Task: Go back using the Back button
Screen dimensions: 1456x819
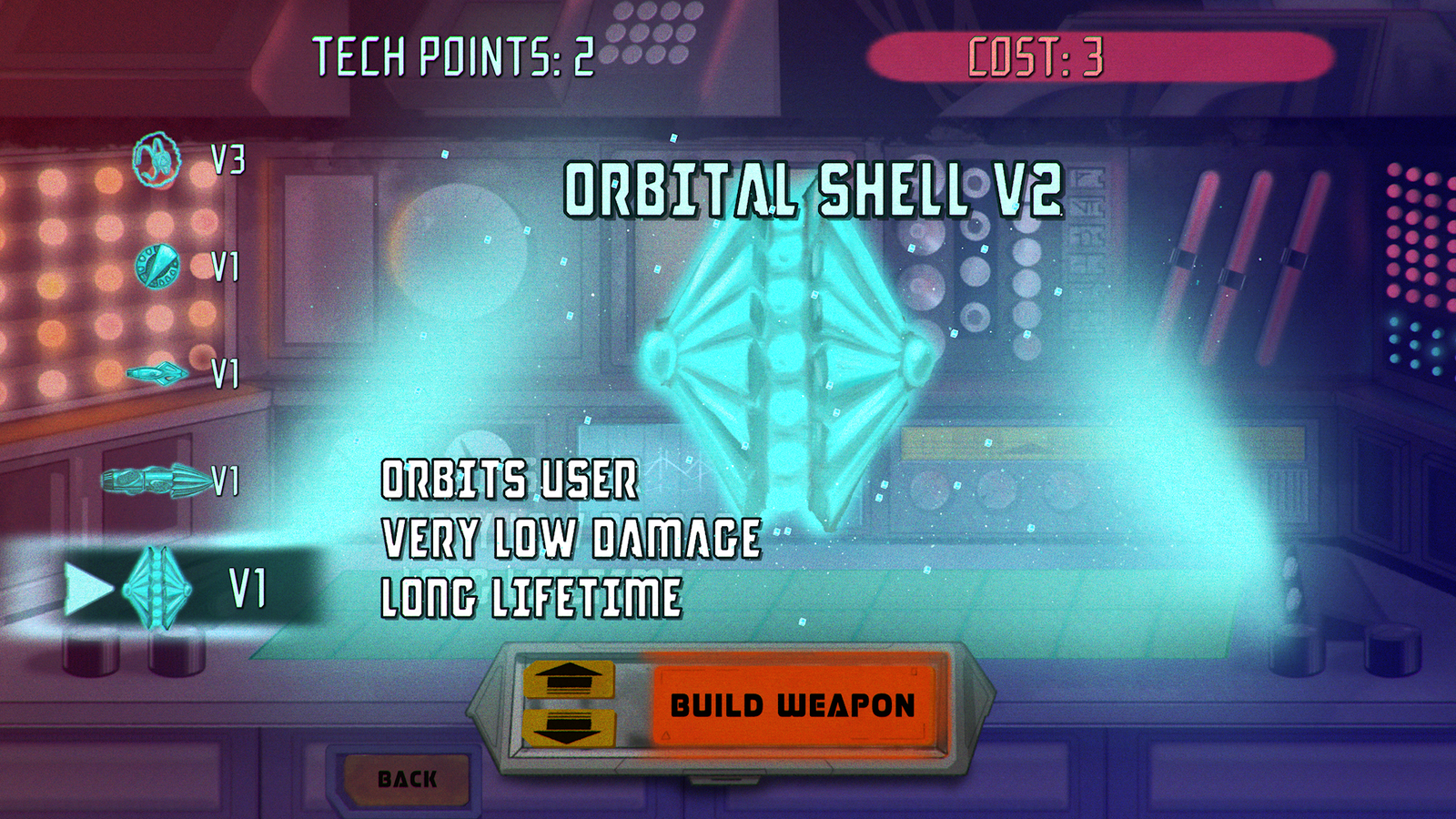Action: (407, 779)
